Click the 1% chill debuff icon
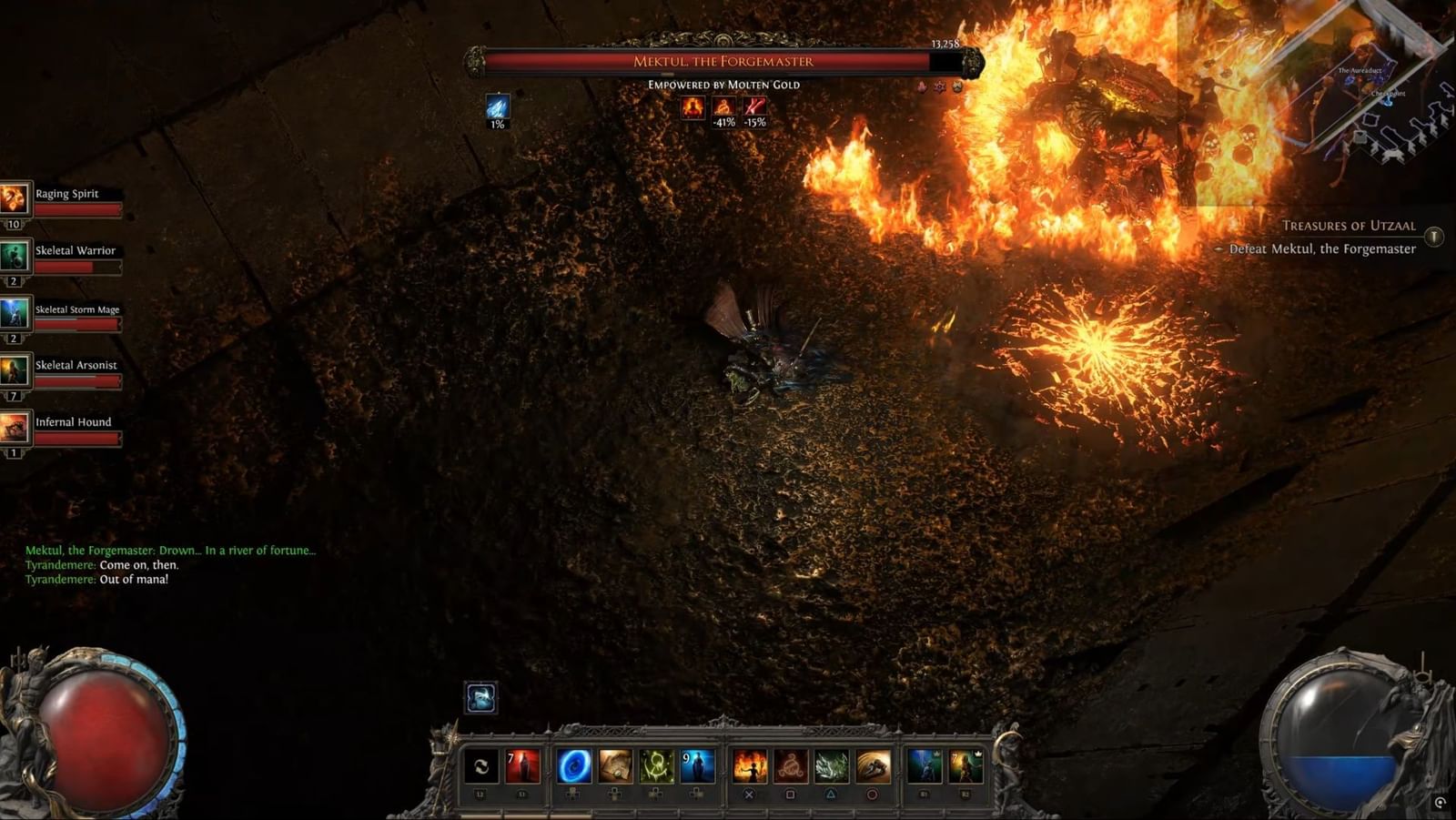The width and height of the screenshot is (1456, 820). point(497,108)
